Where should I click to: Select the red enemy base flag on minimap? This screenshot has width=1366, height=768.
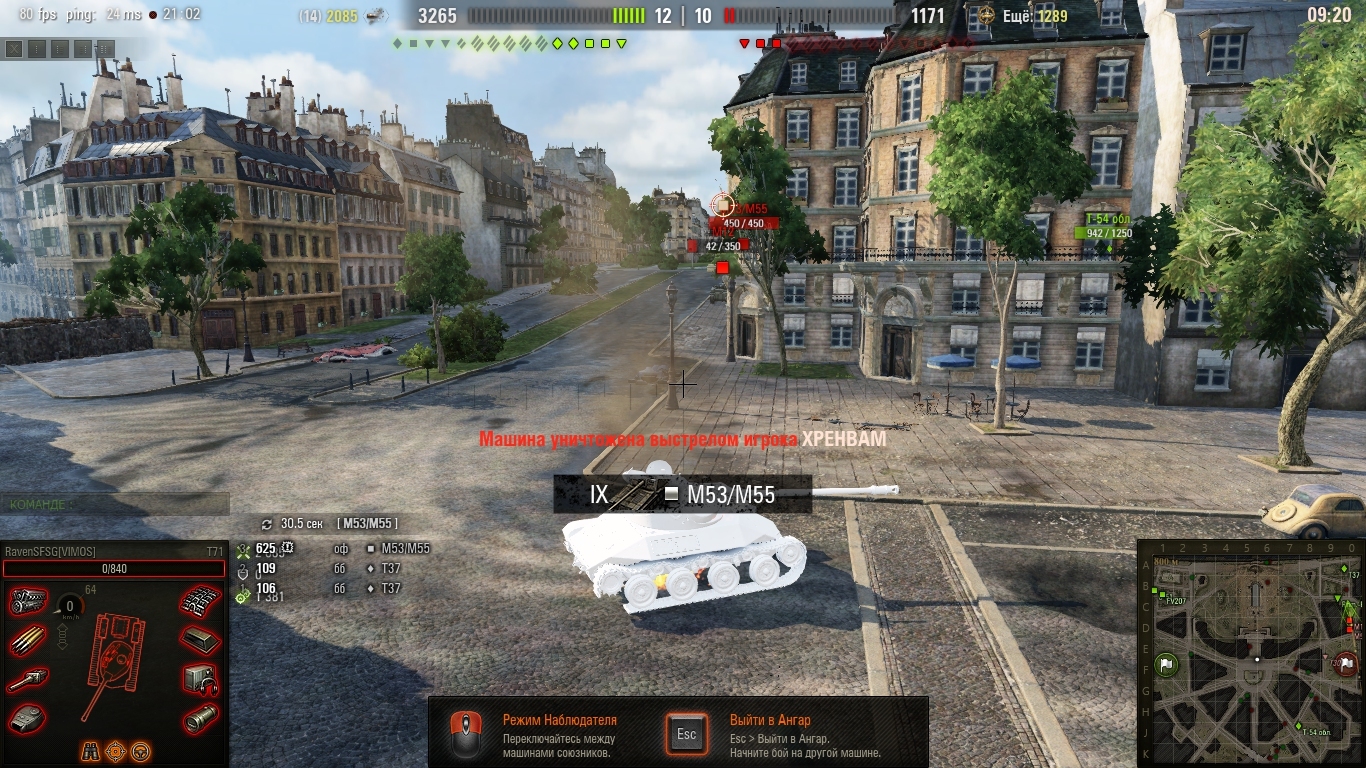tap(1346, 663)
